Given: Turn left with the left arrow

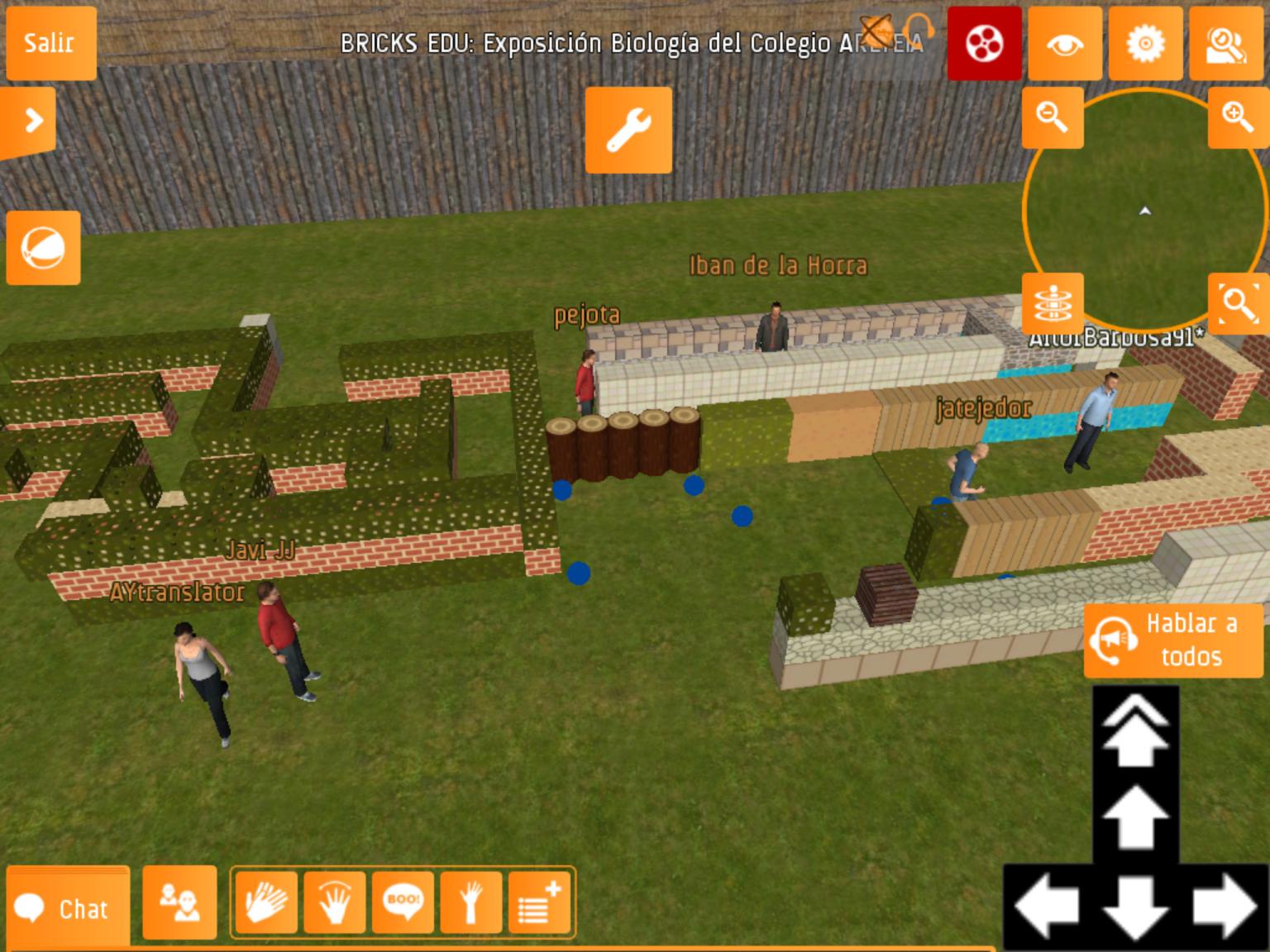Looking at the screenshot, I should pyautogui.click(x=1046, y=907).
